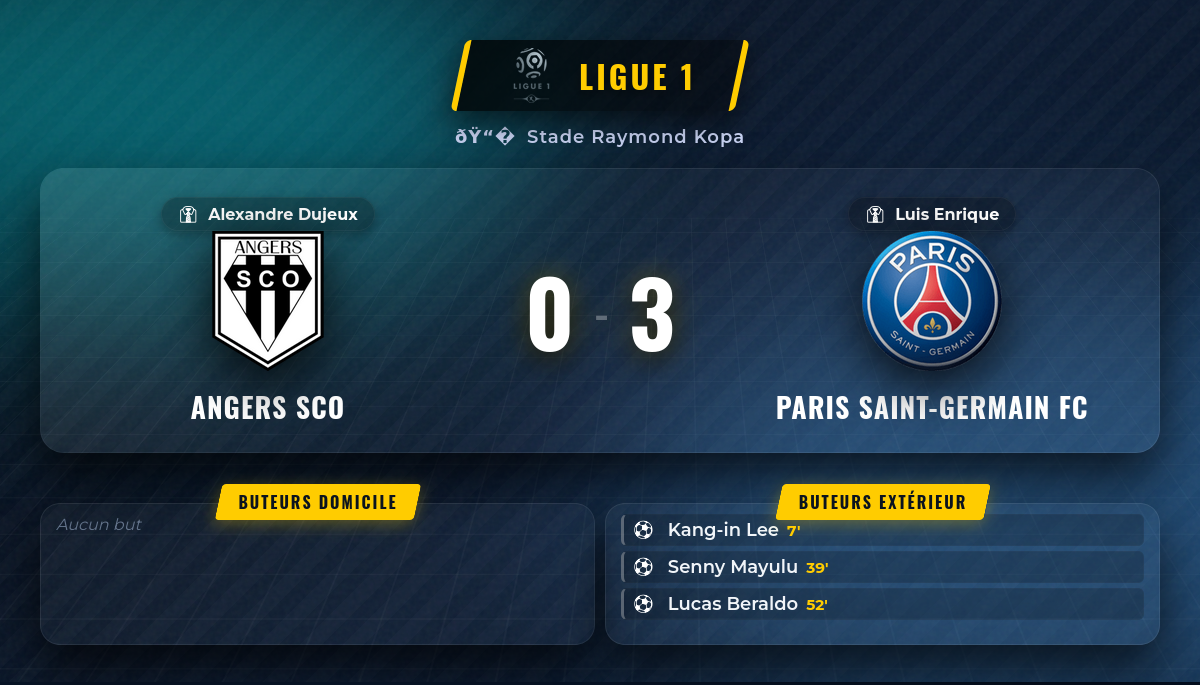
Task: Choose the Buteurs Extérieur header
Action: click(882, 502)
